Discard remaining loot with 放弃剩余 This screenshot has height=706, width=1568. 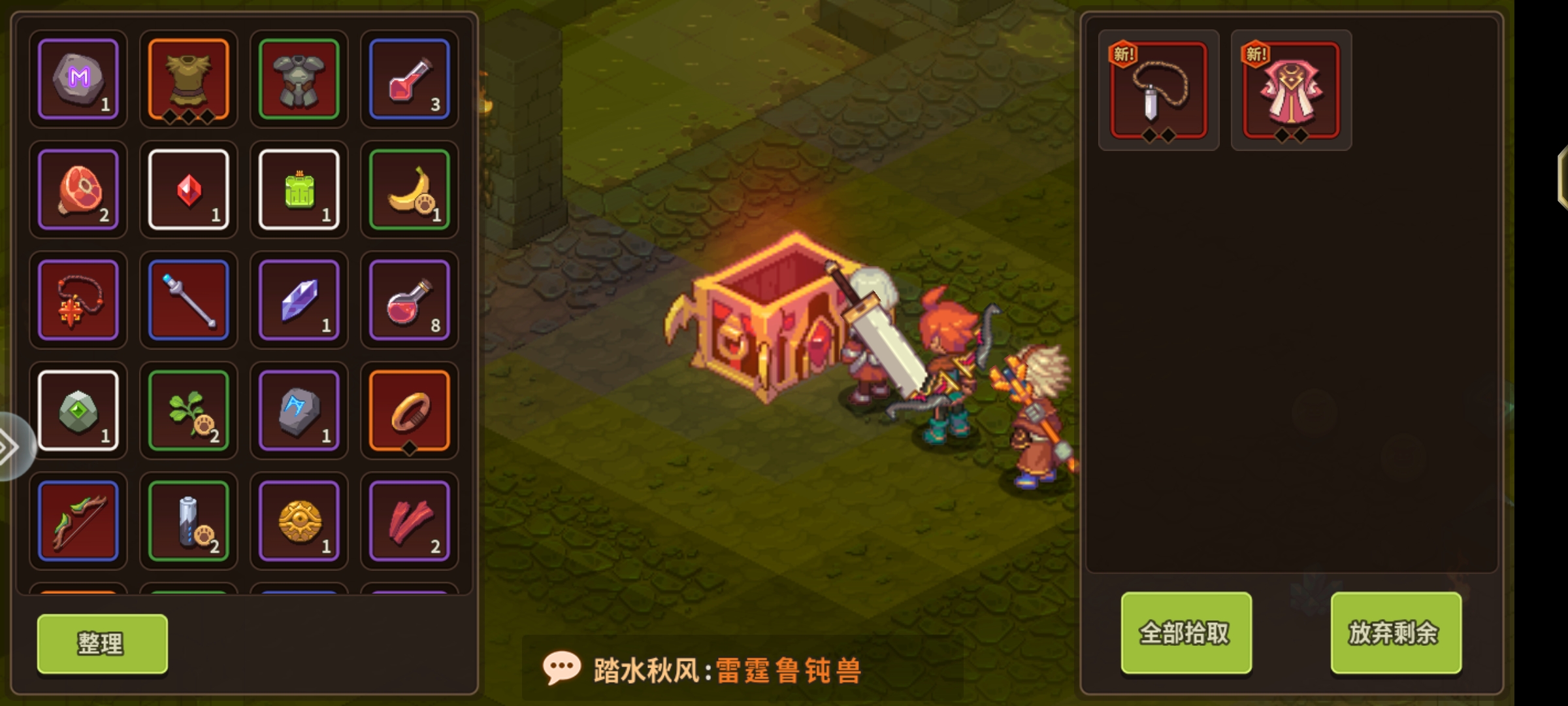[1396, 632]
